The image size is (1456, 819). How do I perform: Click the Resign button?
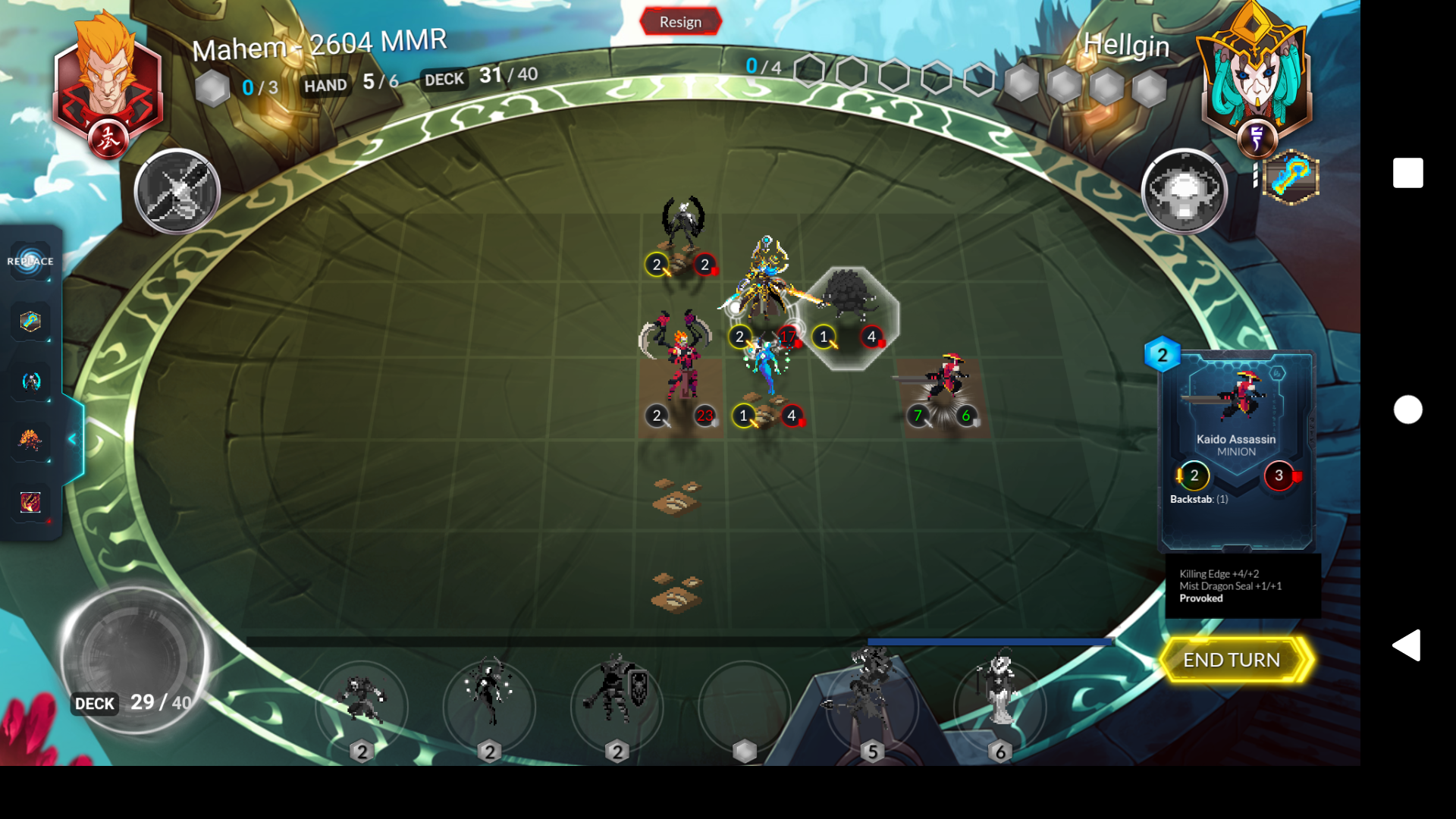[679, 21]
